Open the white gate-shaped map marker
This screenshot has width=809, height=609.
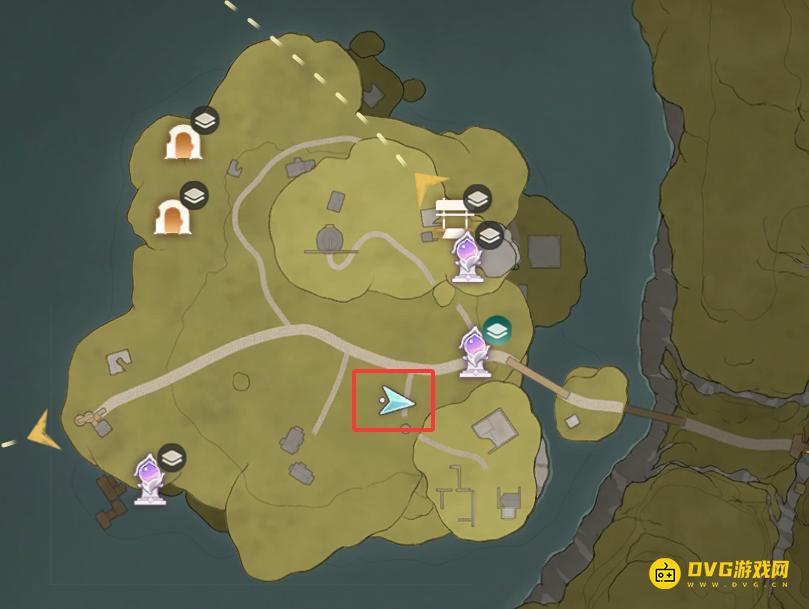pyautogui.click(x=450, y=212)
